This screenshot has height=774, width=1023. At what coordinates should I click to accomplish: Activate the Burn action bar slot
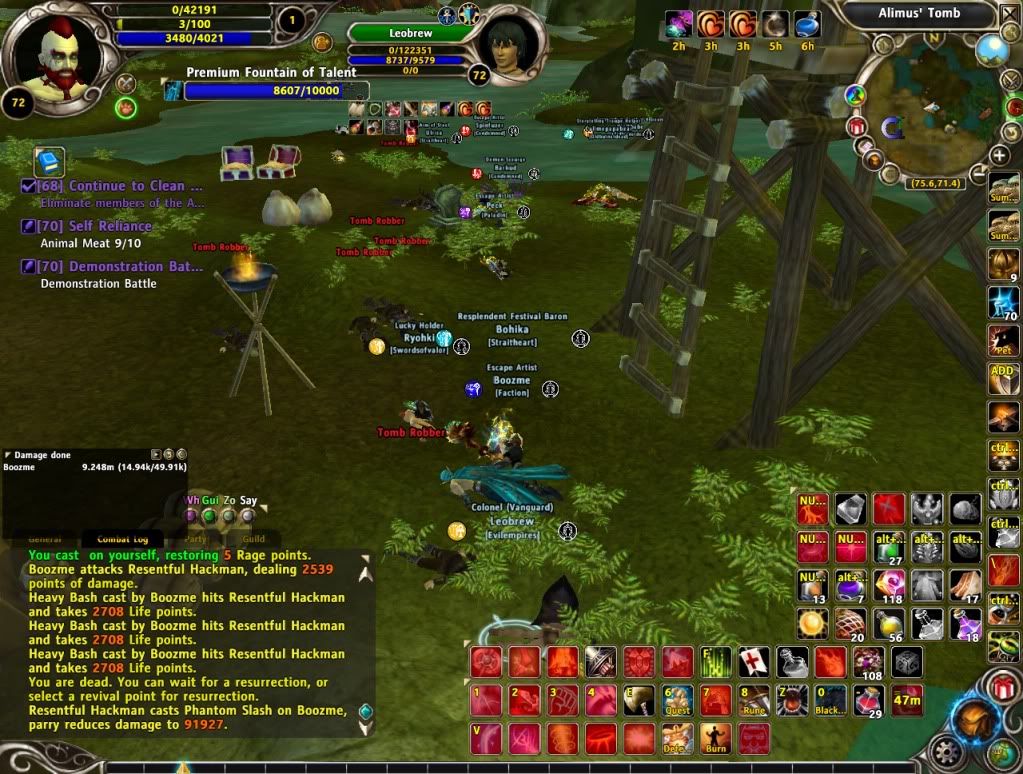[714, 739]
